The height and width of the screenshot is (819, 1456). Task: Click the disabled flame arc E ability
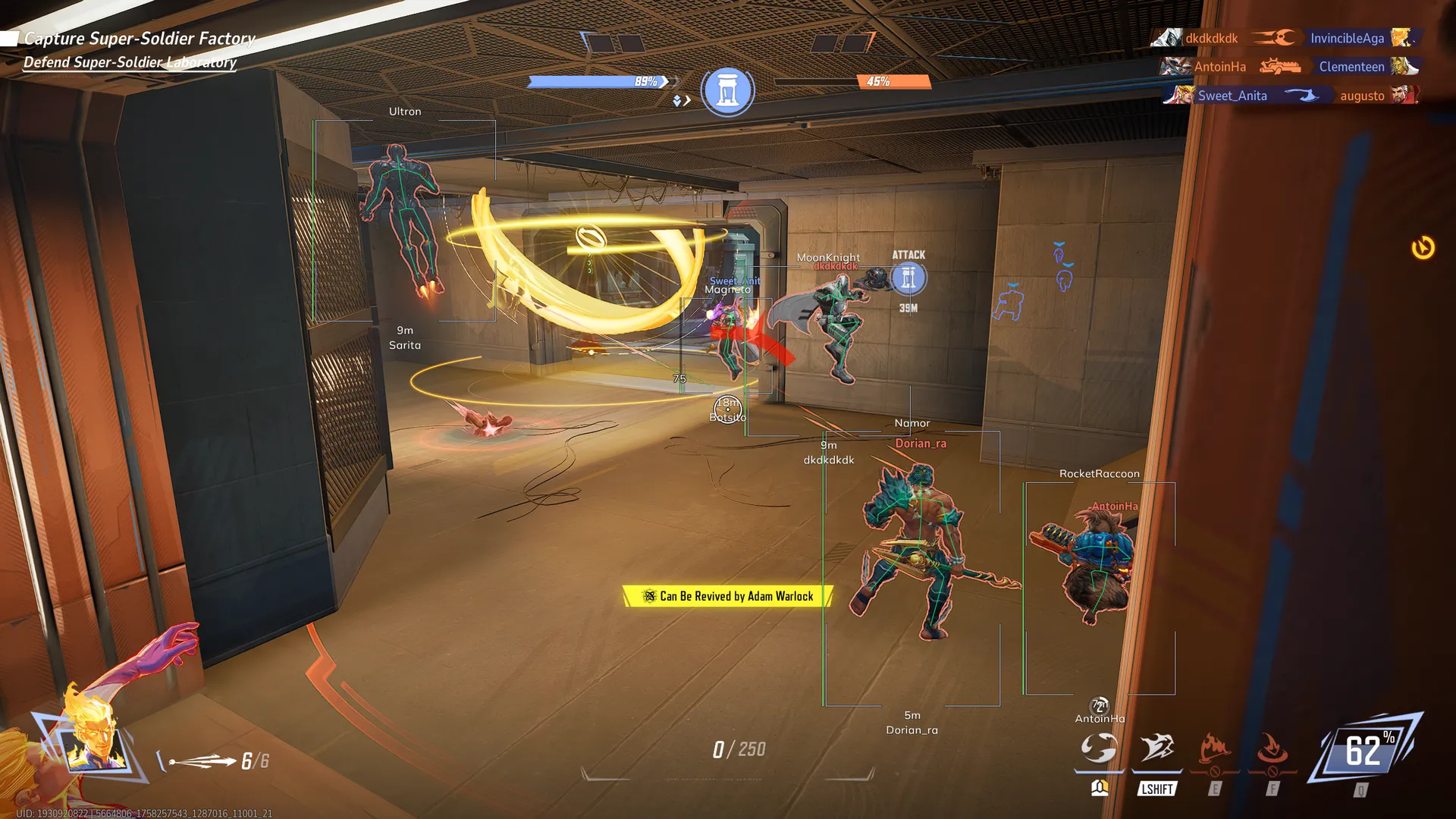click(1214, 748)
